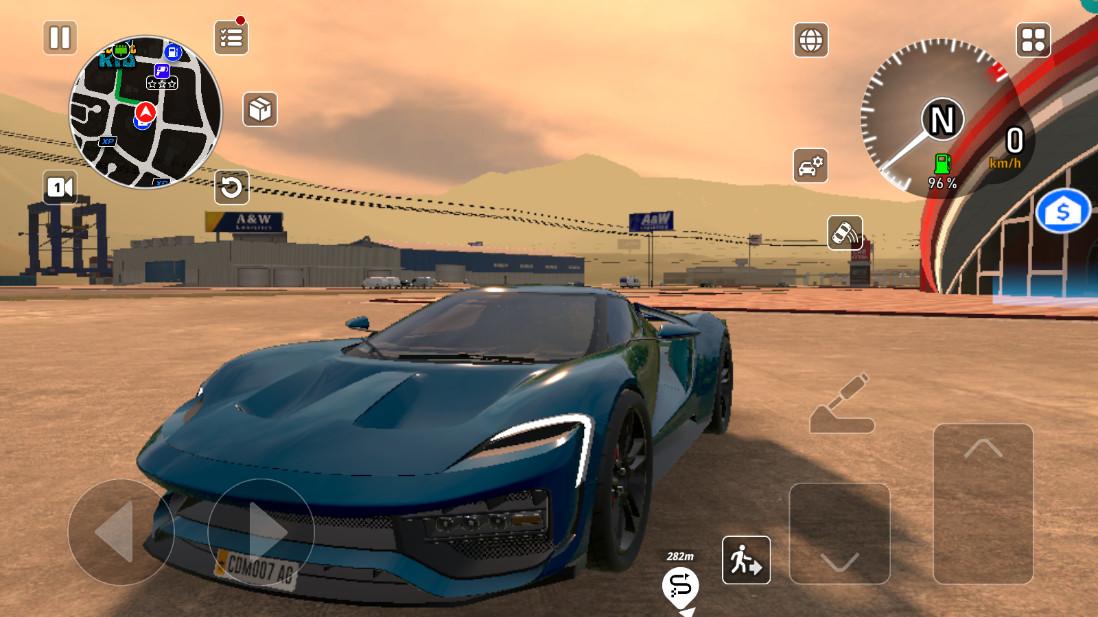Reset the car with circular arrow

(231, 186)
